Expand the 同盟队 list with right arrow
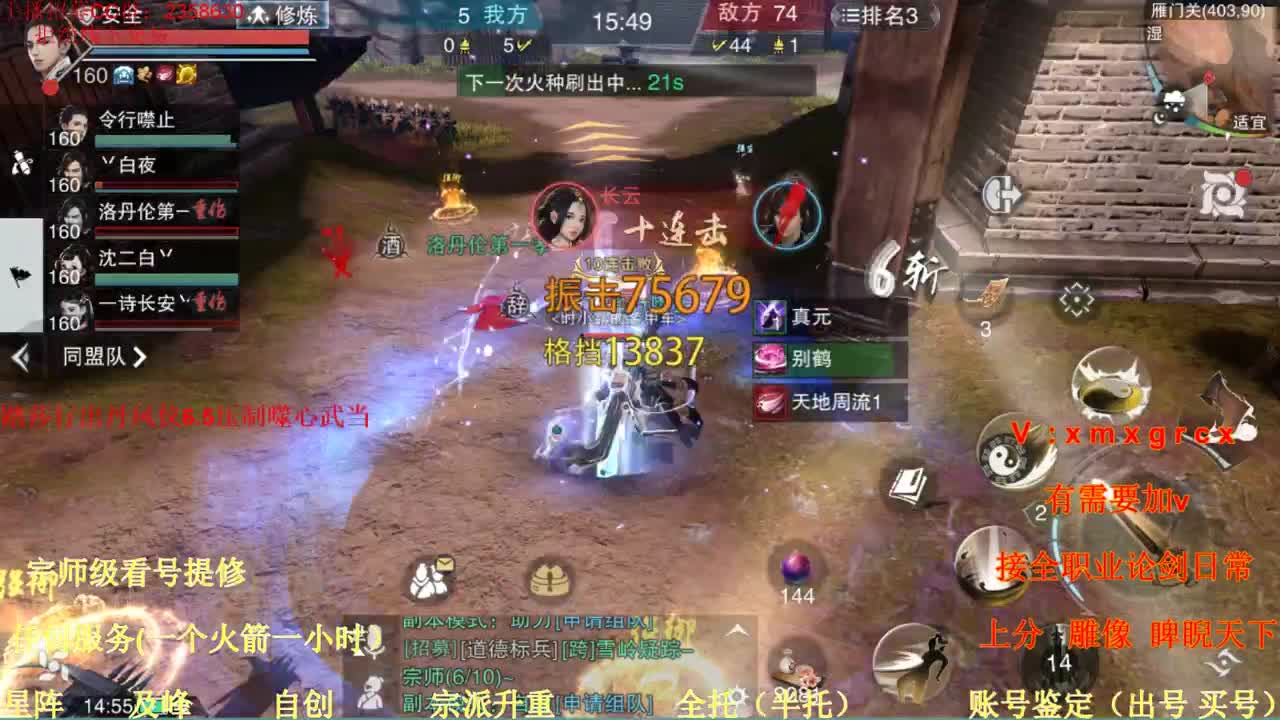The width and height of the screenshot is (1280, 720). point(140,356)
